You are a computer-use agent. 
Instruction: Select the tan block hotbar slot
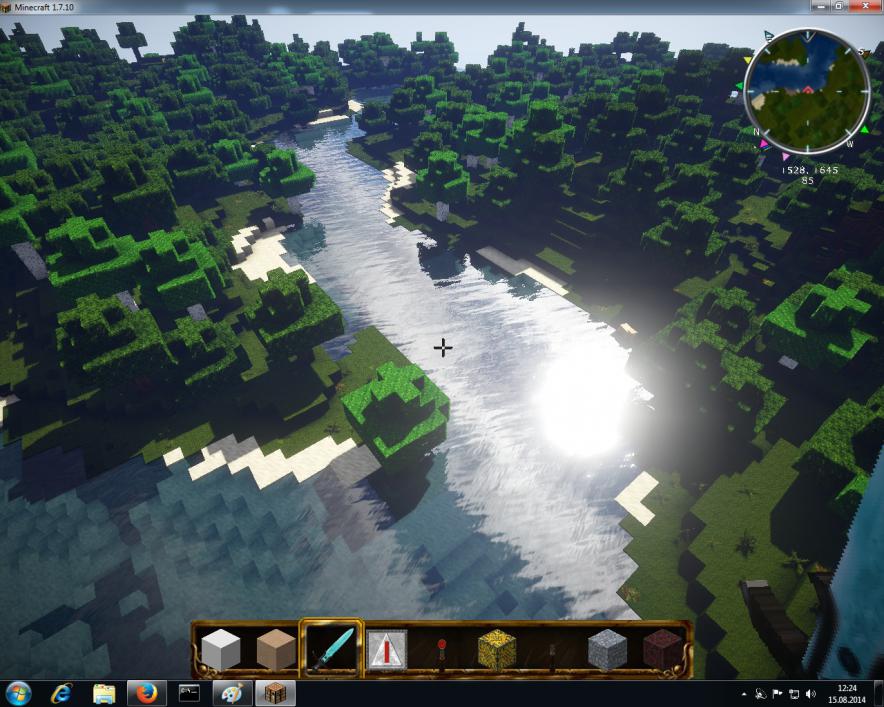coord(275,650)
